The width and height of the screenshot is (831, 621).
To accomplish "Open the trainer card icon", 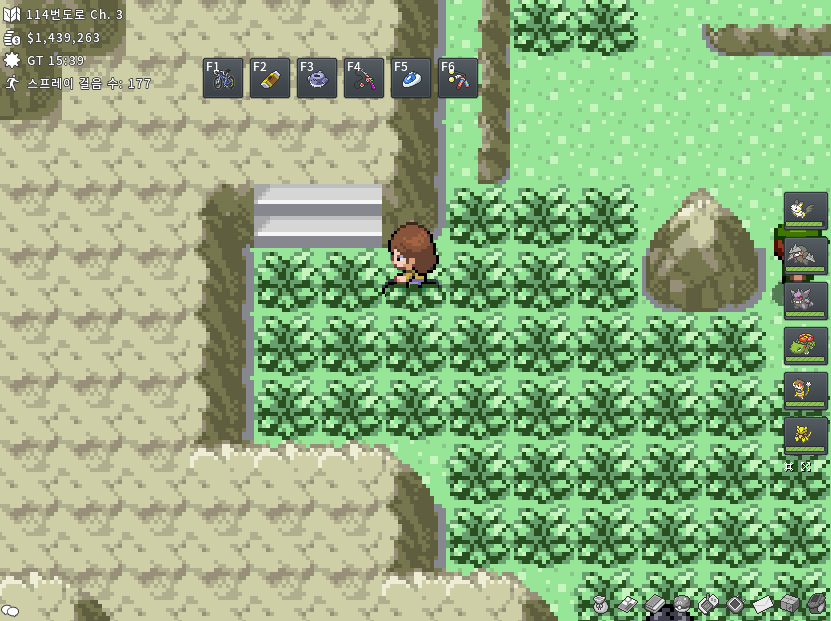I will pyautogui.click(x=627, y=603).
